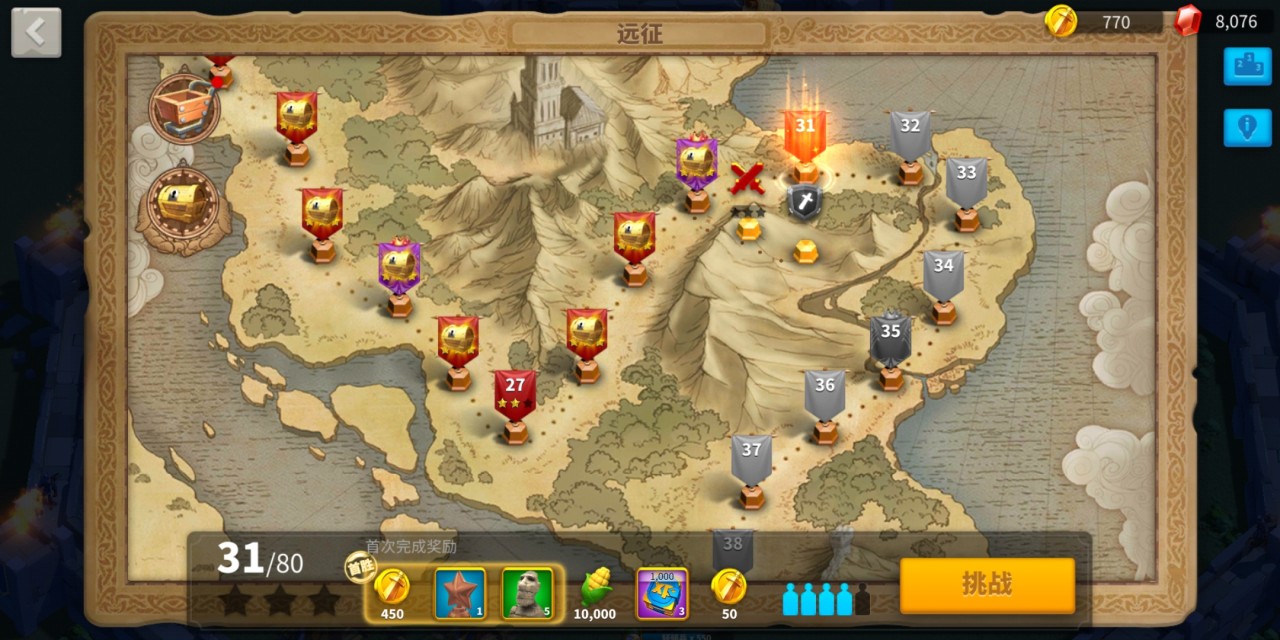Open the round treasure chest icon
This screenshot has height=640, width=1280.
[x=183, y=204]
